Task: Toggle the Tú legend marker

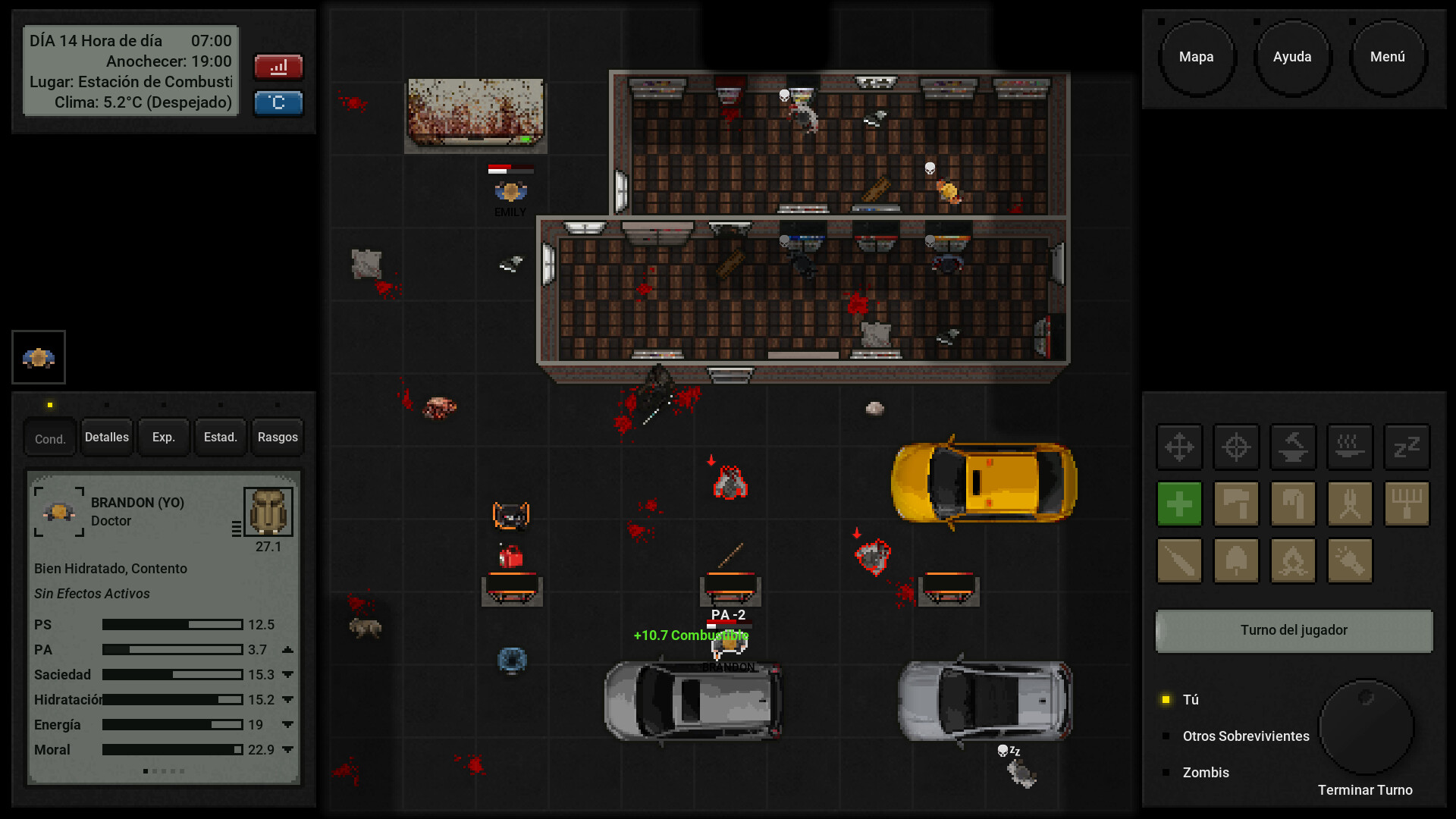Action: [1166, 699]
